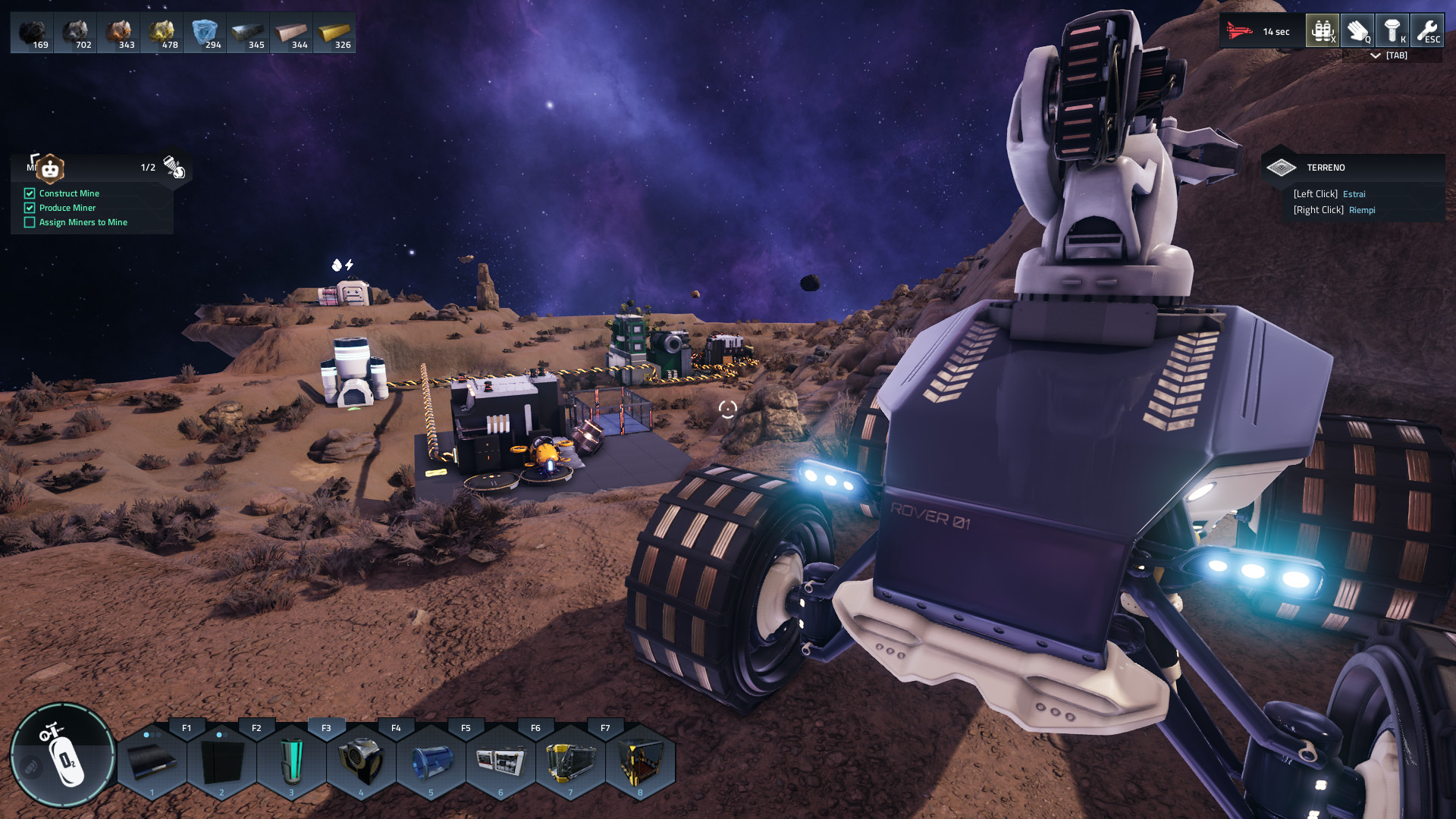Select the hand tool icon labeled Q

click(x=1357, y=30)
